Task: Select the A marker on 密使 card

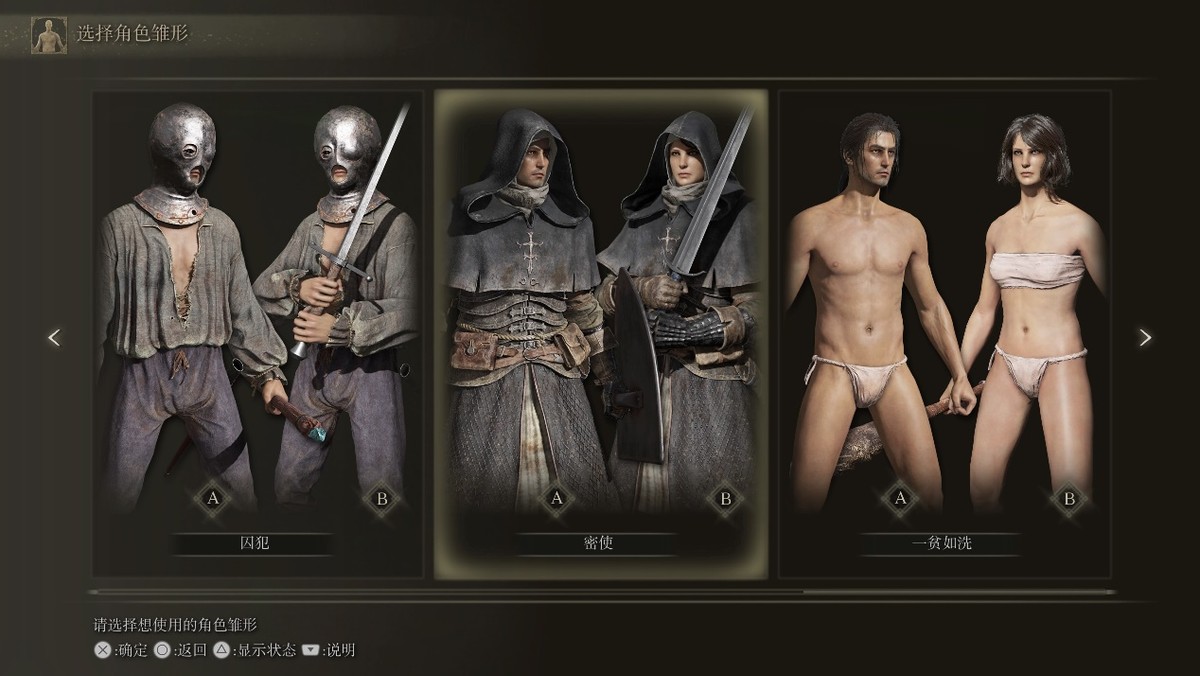Action: click(x=556, y=498)
